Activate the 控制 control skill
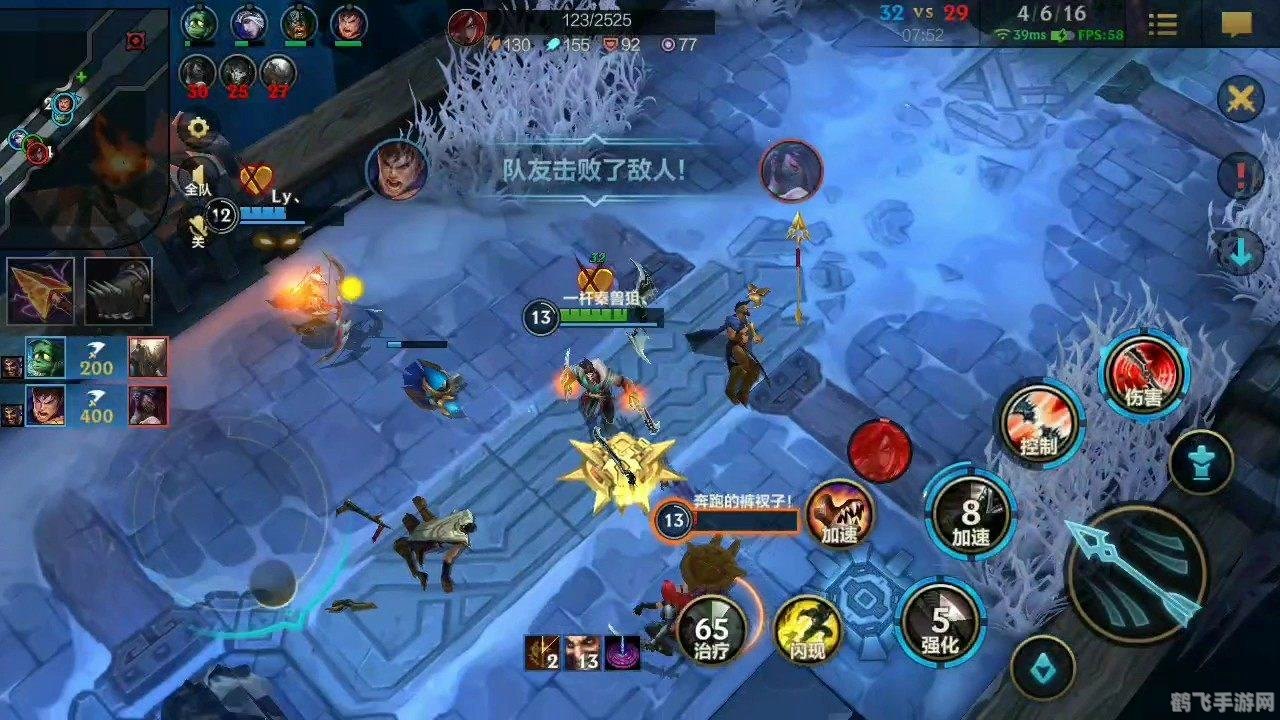The width and height of the screenshot is (1280, 720). click(x=1039, y=425)
